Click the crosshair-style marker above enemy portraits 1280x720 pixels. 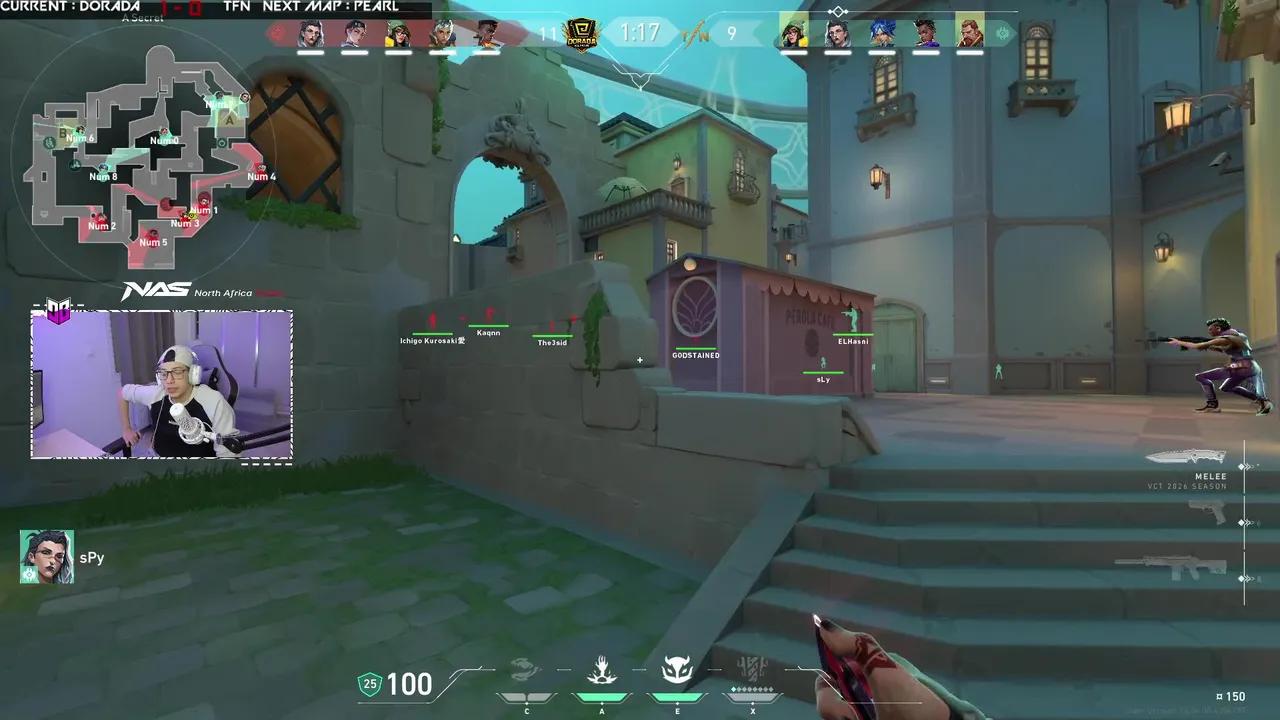click(x=836, y=10)
